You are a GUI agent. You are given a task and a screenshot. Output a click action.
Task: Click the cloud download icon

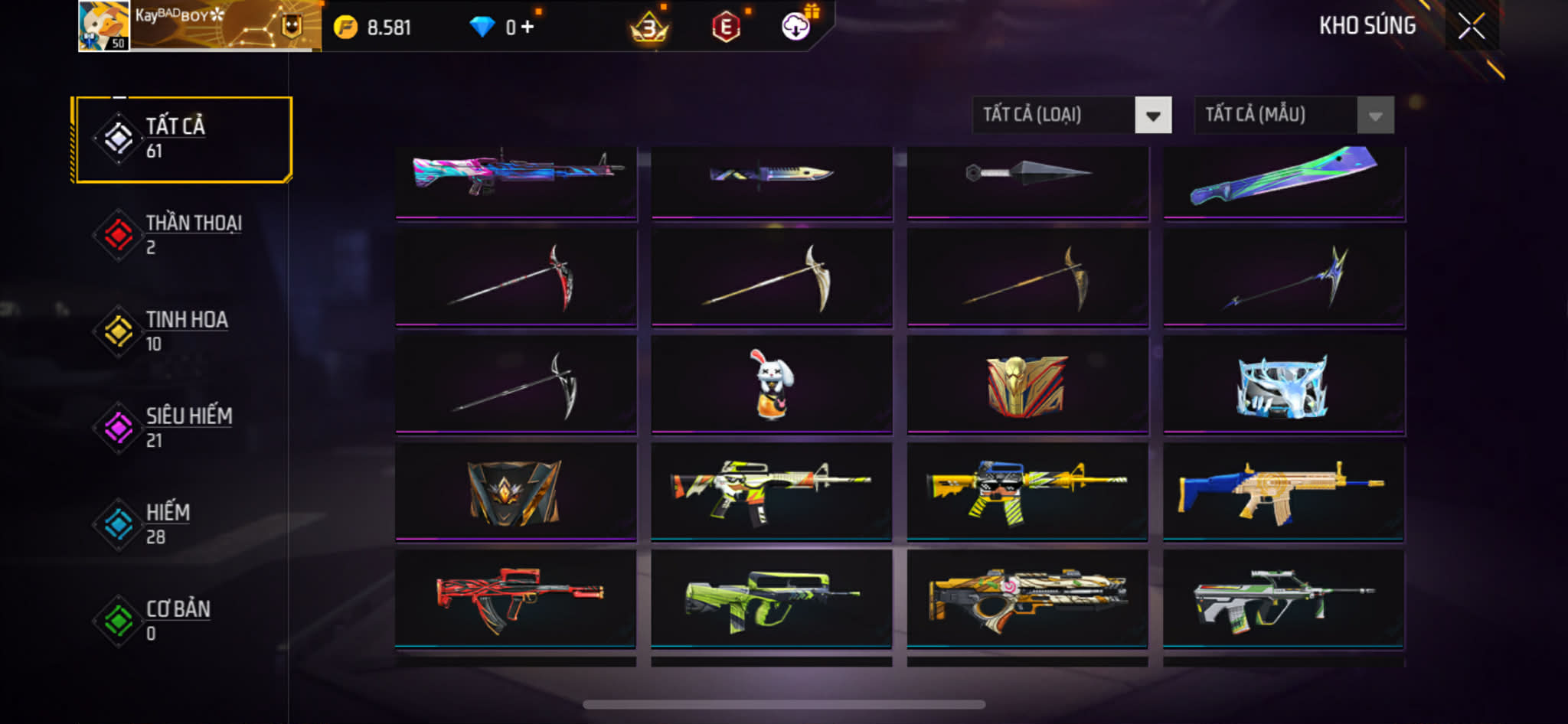795,27
